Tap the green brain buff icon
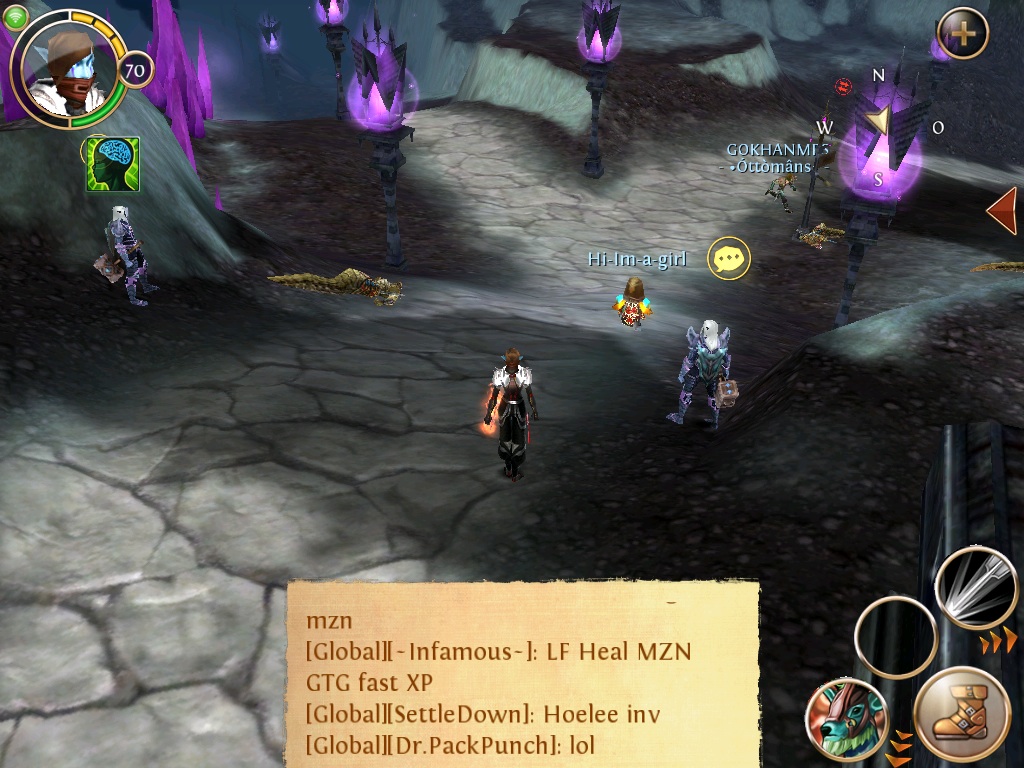1024x768 pixels. [112, 164]
